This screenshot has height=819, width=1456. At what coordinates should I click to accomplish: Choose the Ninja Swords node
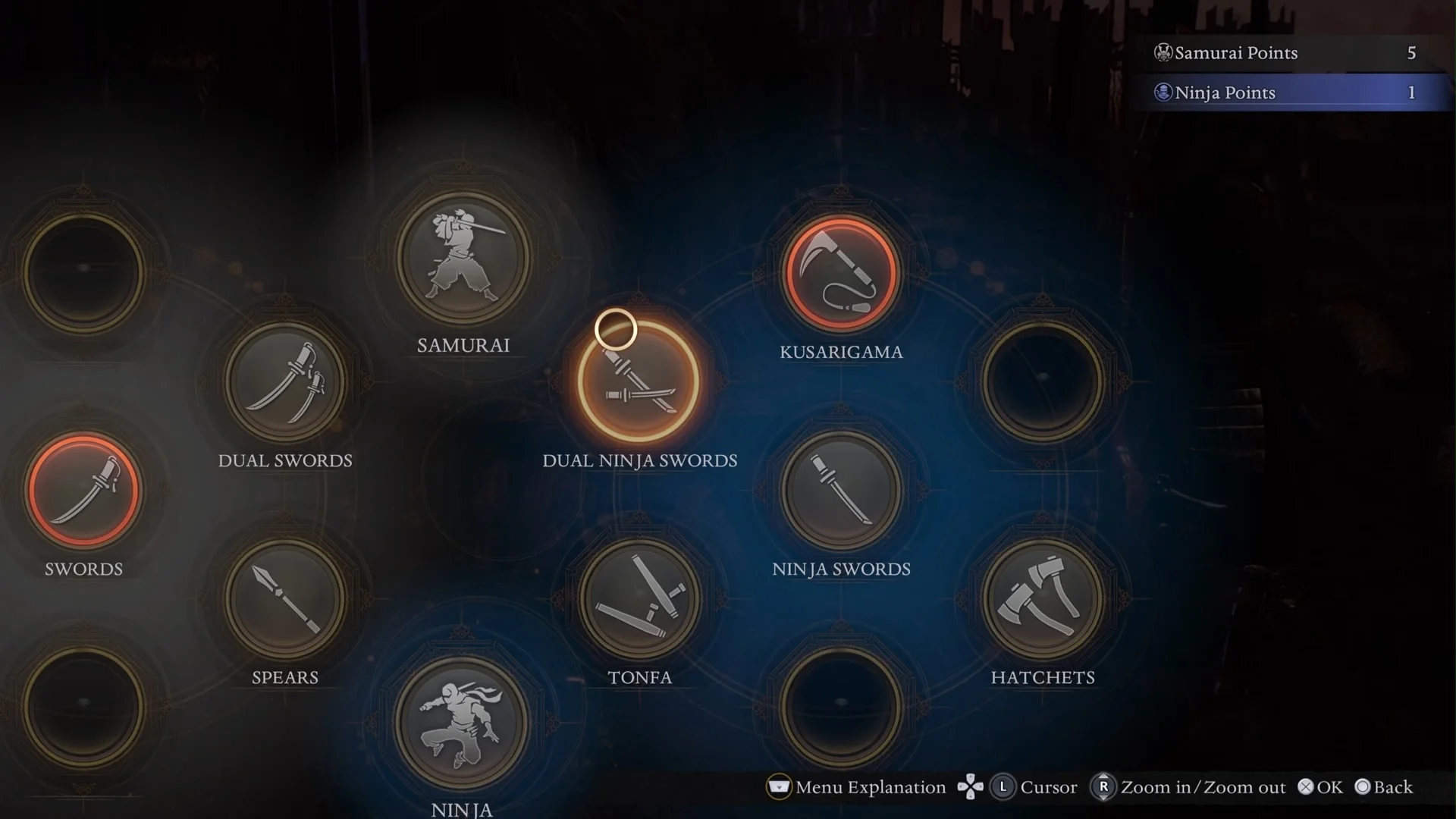coord(841,490)
